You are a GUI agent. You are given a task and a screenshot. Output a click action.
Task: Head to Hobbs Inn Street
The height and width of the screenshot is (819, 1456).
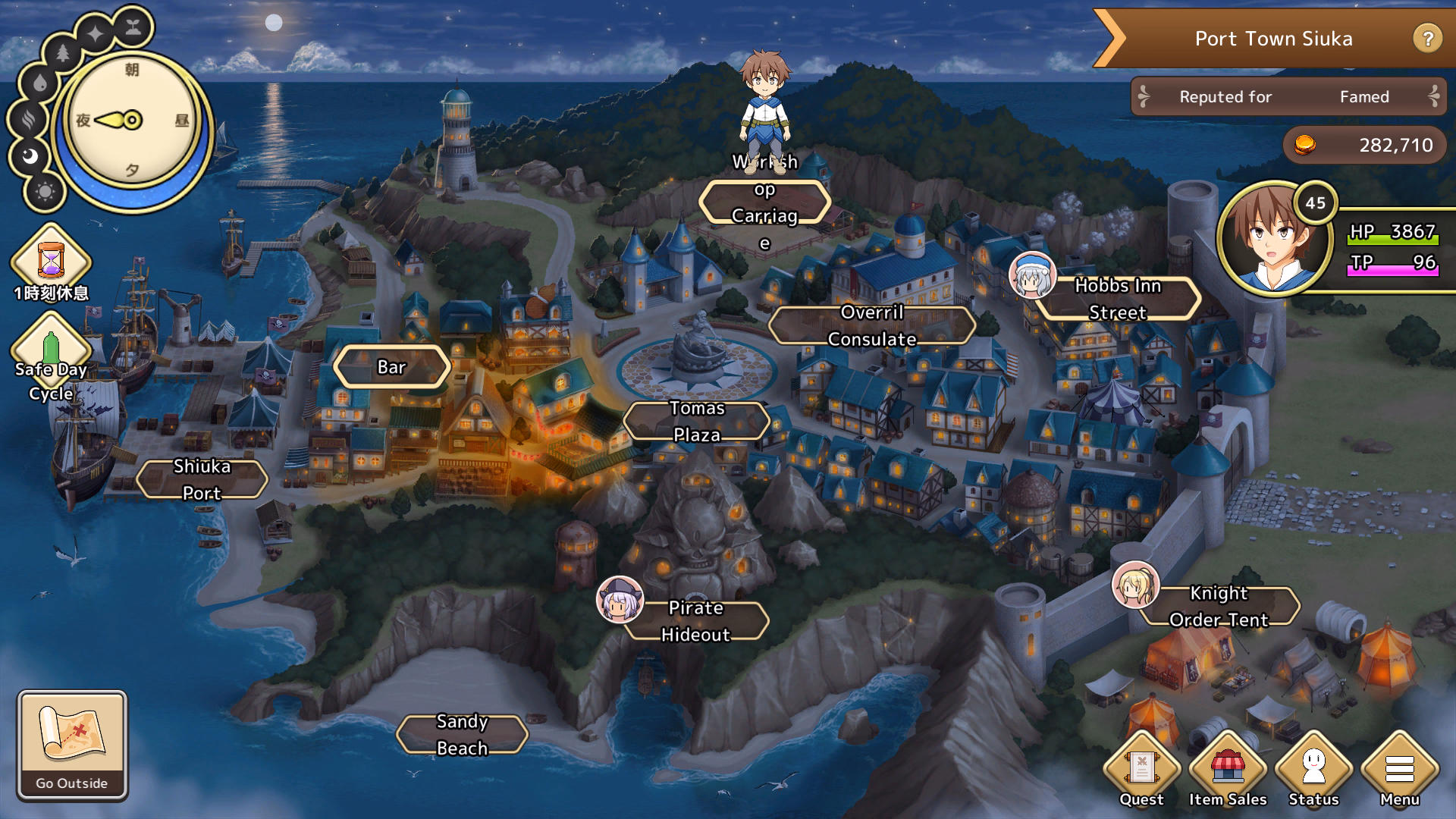(x=1118, y=299)
